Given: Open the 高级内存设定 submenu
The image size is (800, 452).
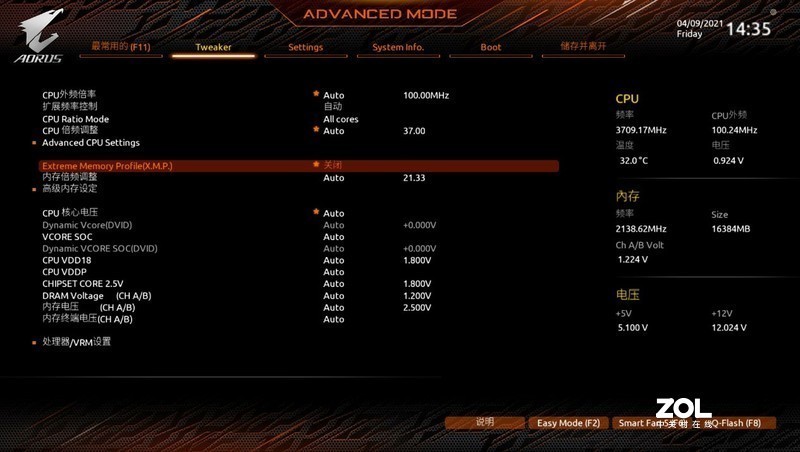Looking at the screenshot, I should click(x=69, y=188).
